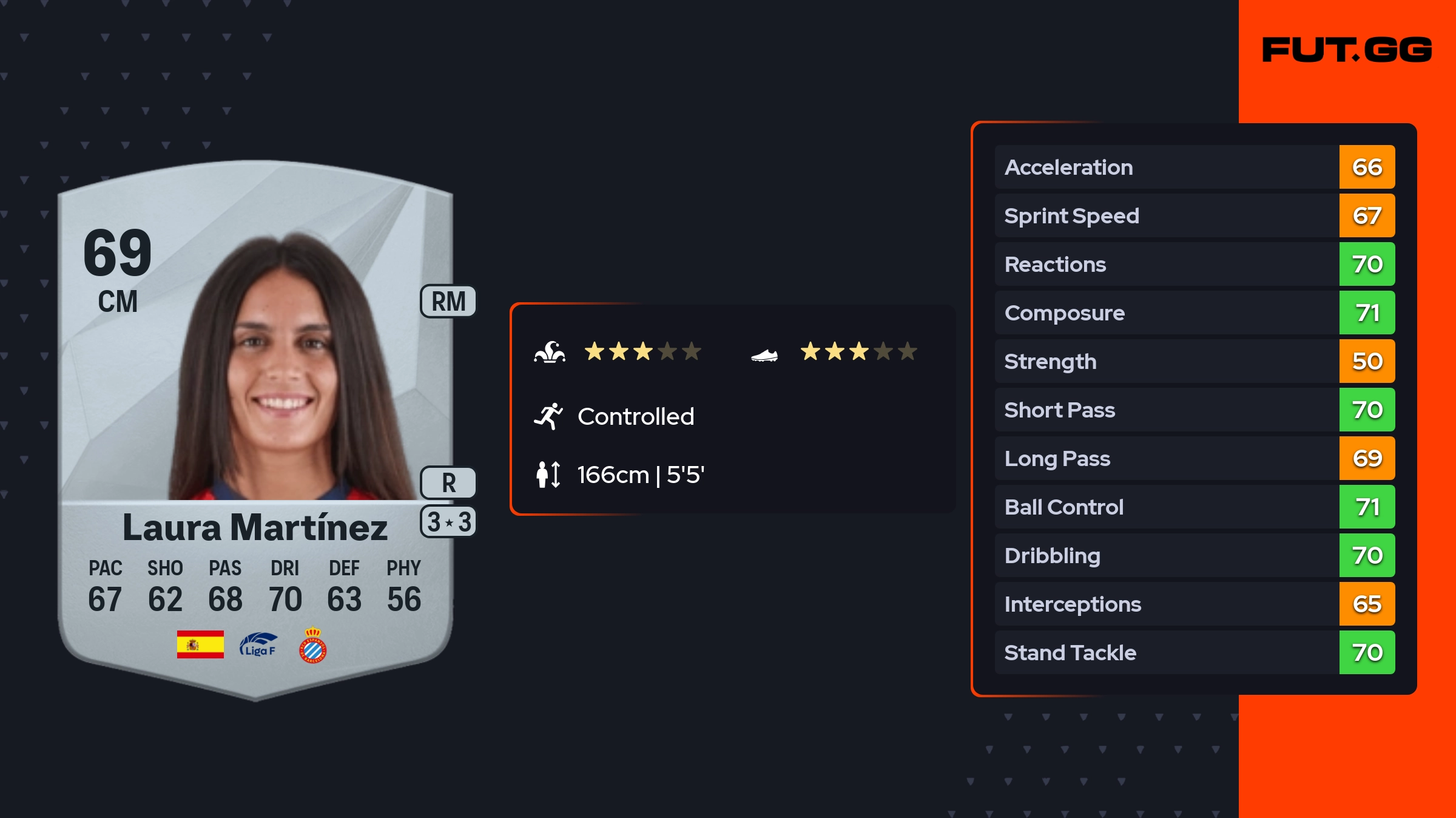Choose the Stand Tackle stat row

(1194, 652)
